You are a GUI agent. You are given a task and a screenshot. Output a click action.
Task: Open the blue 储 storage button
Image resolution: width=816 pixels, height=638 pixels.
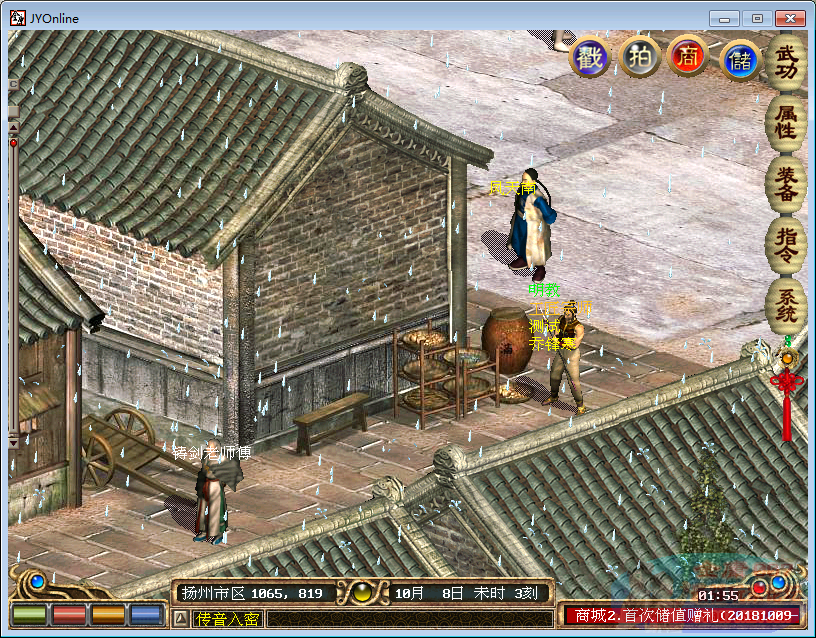[x=740, y=58]
